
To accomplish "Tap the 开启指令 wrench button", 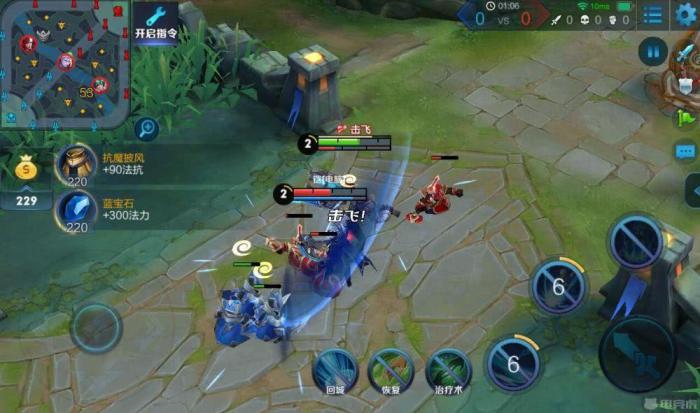I will point(155,22).
